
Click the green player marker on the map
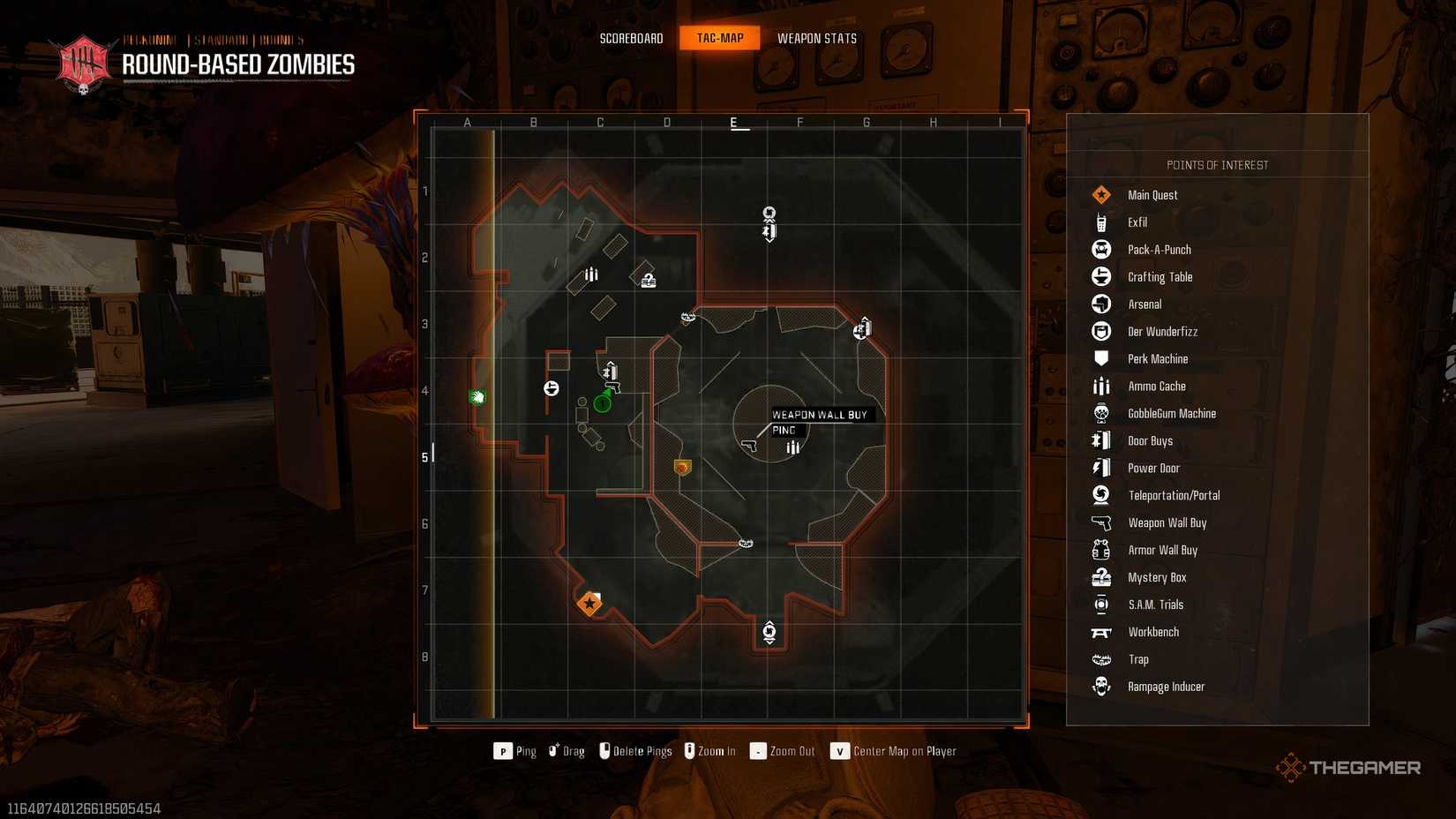point(603,403)
